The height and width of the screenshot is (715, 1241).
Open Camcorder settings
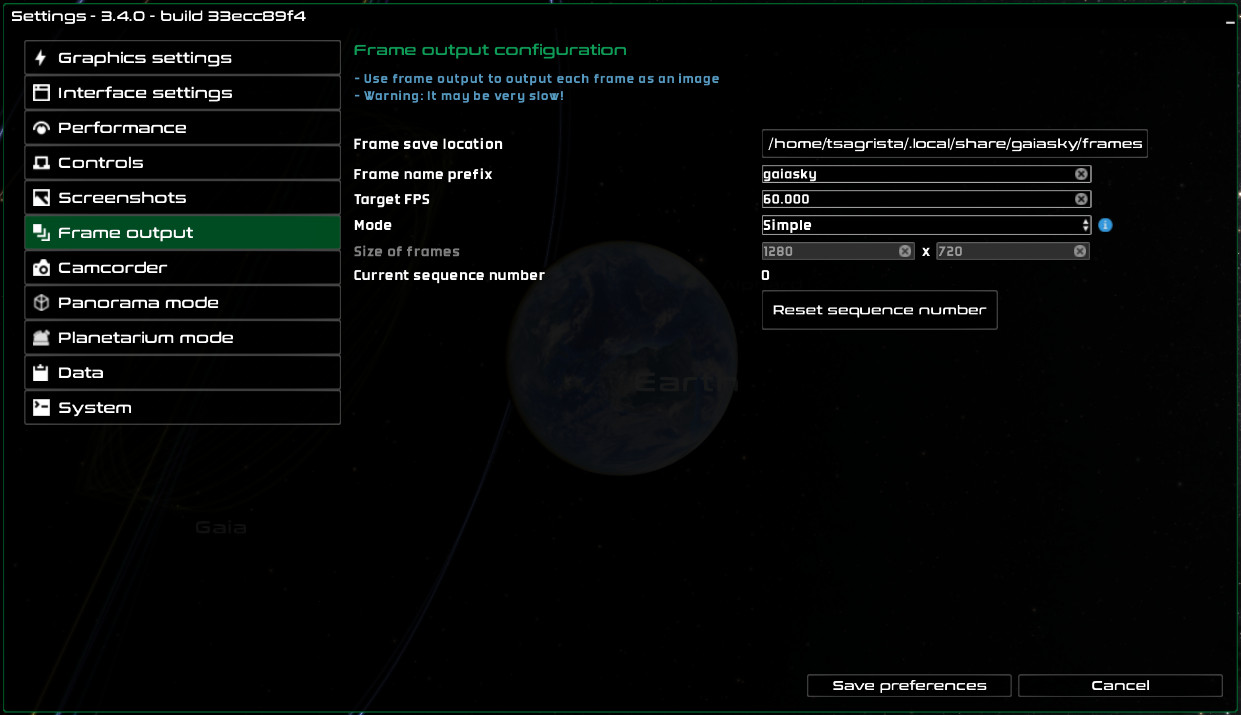182,268
